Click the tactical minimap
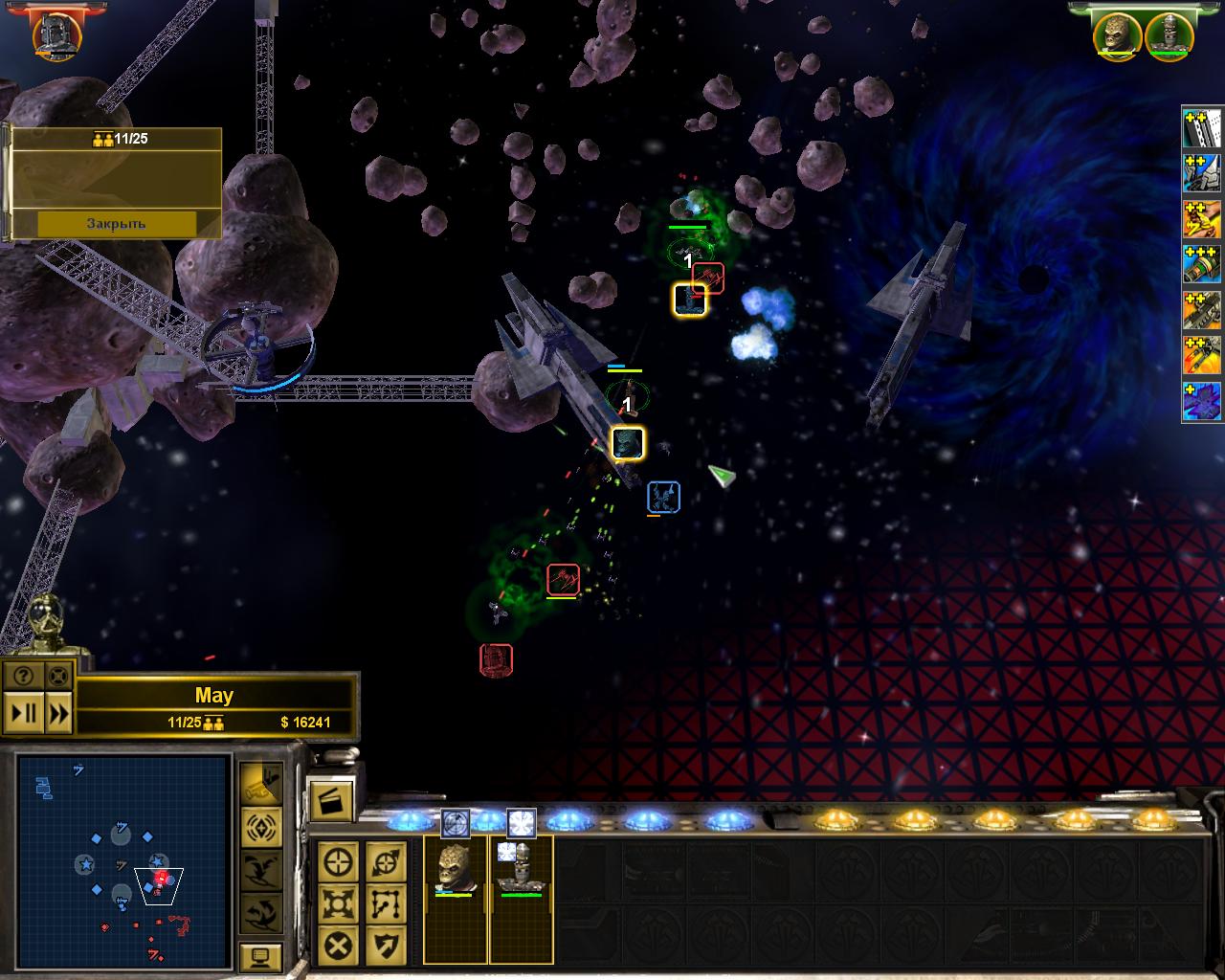1225x980 pixels. [122, 860]
